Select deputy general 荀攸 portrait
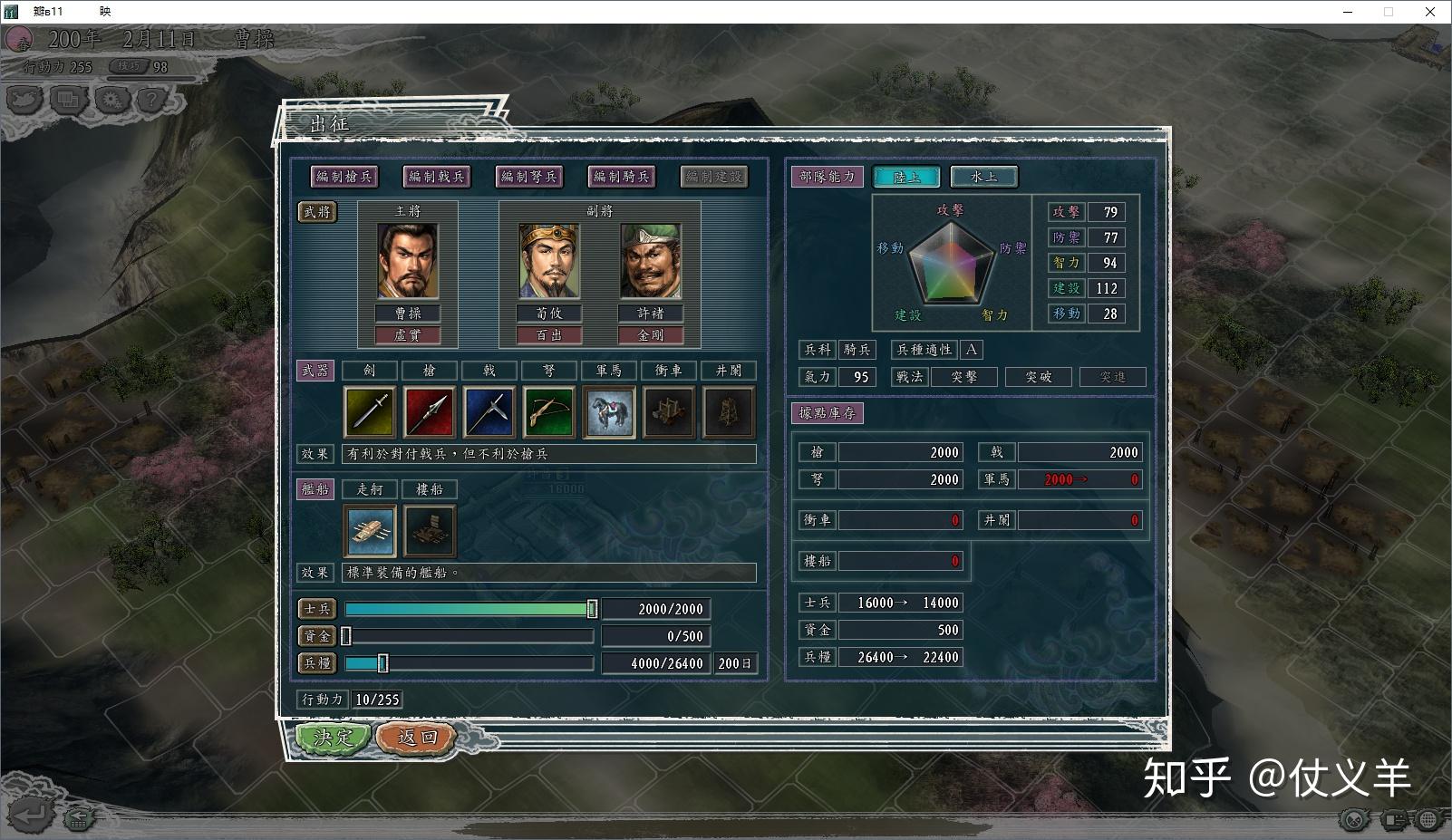Screen dimensions: 1452x840 (x=549, y=262)
